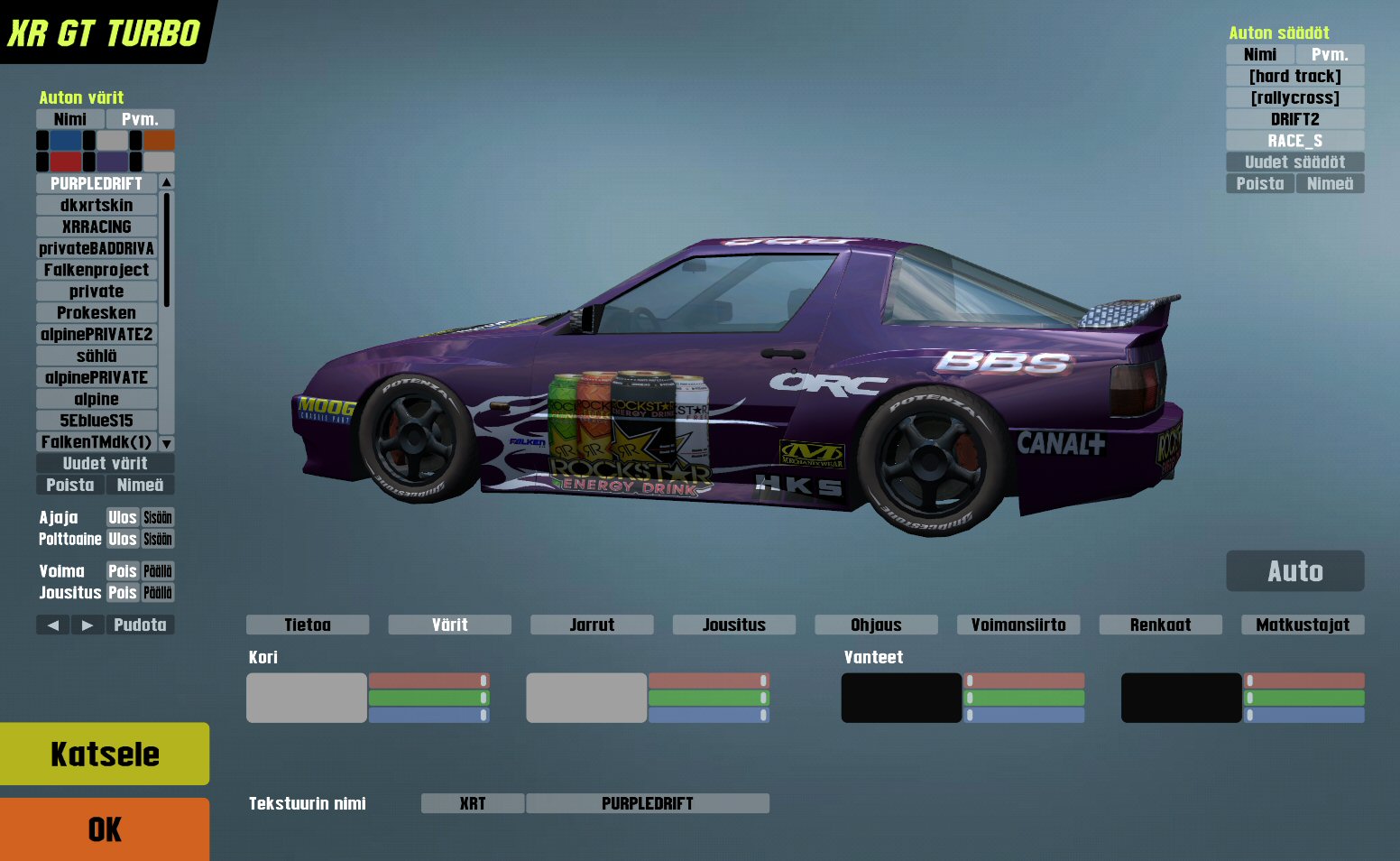
Task: Open the Renkaat tab
Action: (1160, 625)
